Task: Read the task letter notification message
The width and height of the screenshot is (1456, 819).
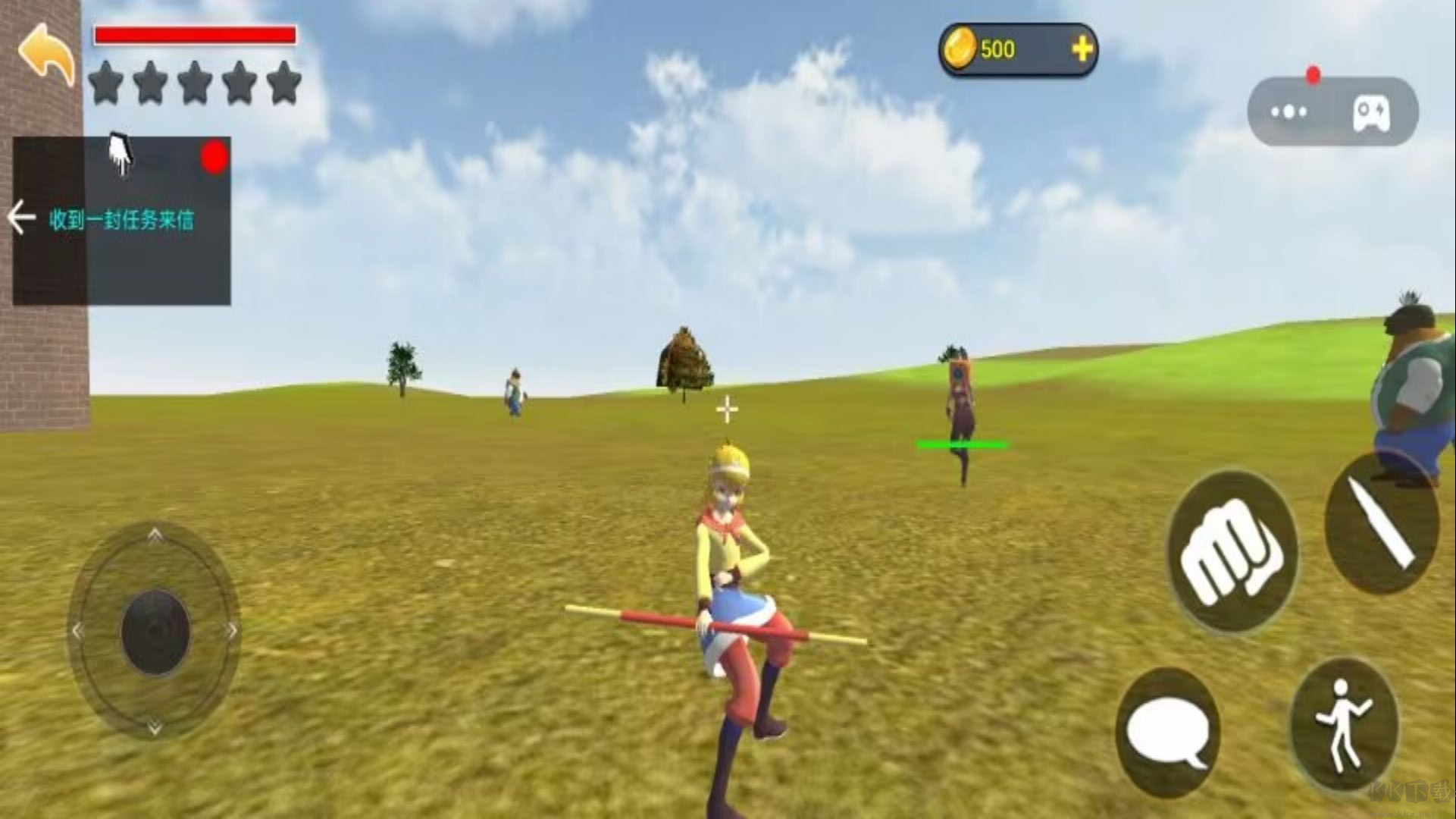Action: [x=121, y=220]
